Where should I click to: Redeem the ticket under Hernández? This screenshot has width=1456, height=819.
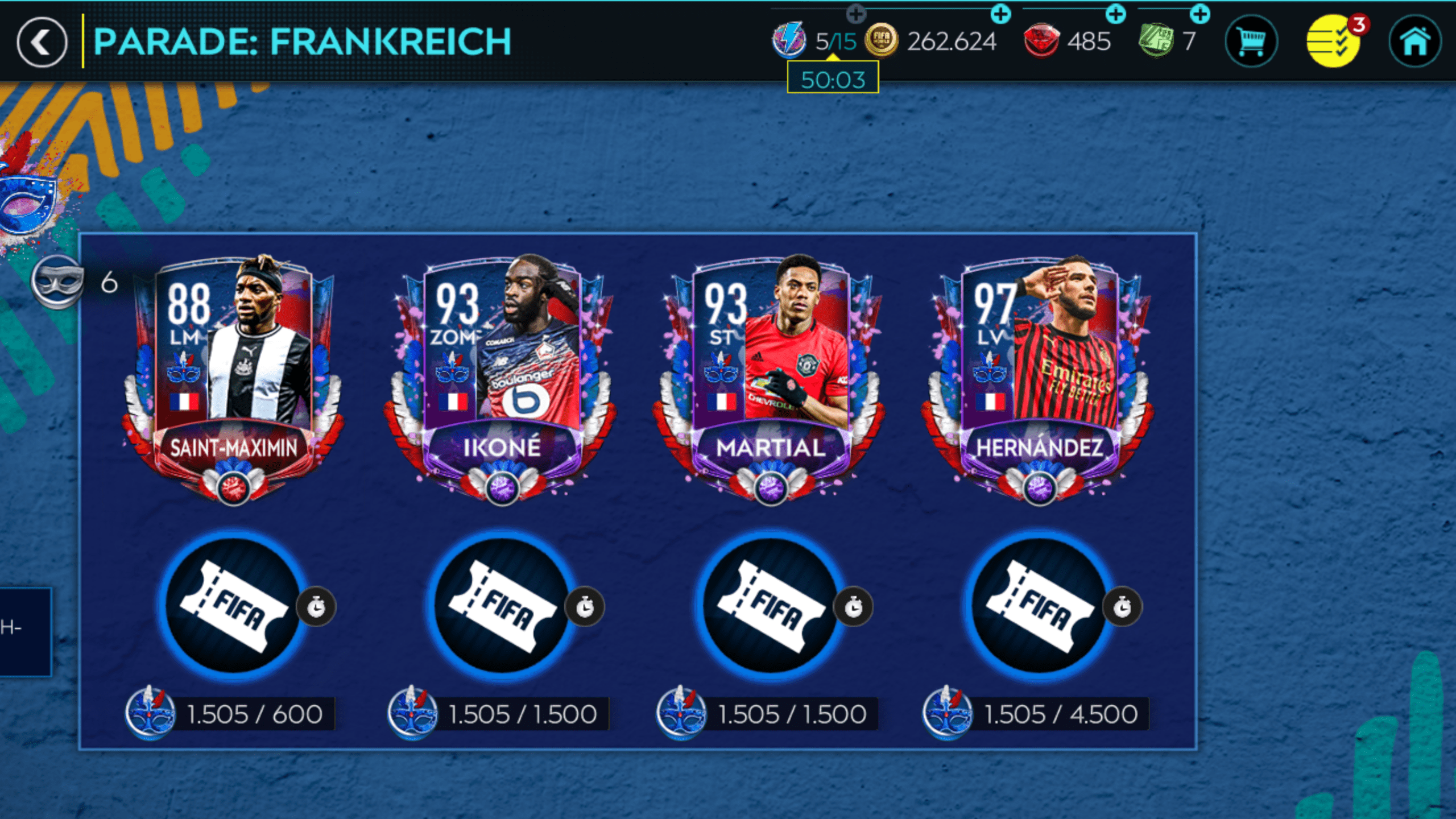[x=1039, y=606]
